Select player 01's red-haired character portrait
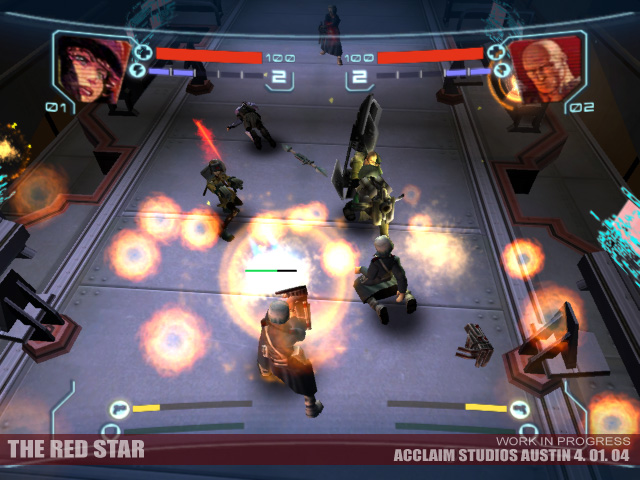Screen dimensions: 640x480 92,66
